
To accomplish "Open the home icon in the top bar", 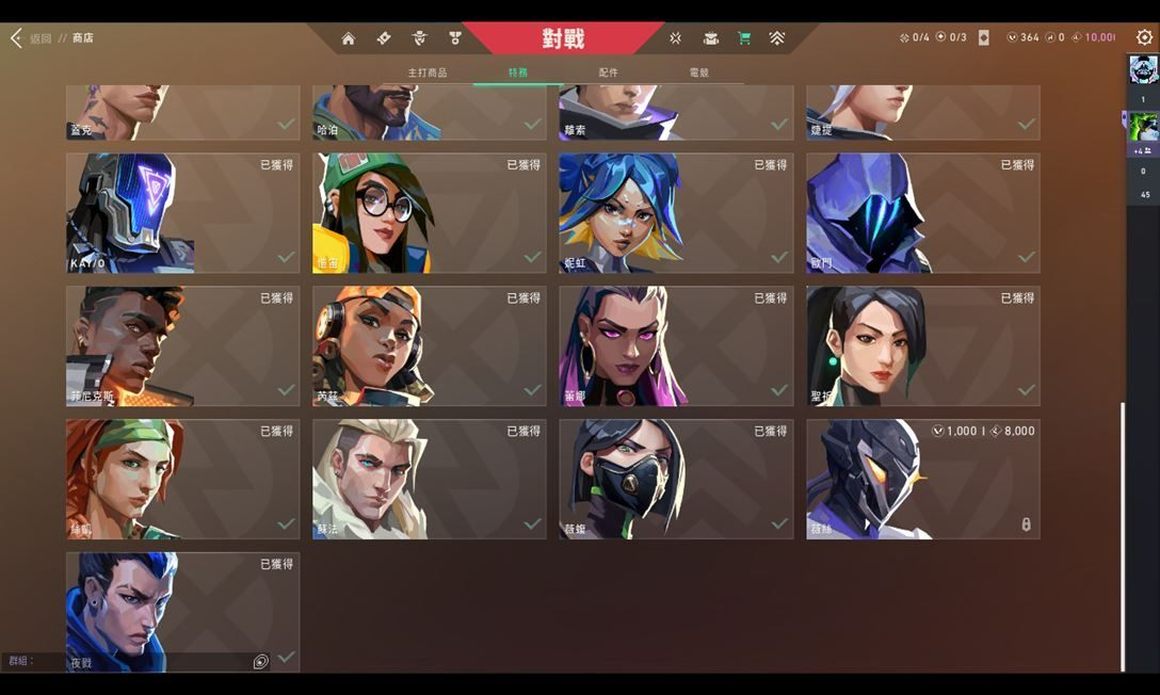I will pos(348,38).
